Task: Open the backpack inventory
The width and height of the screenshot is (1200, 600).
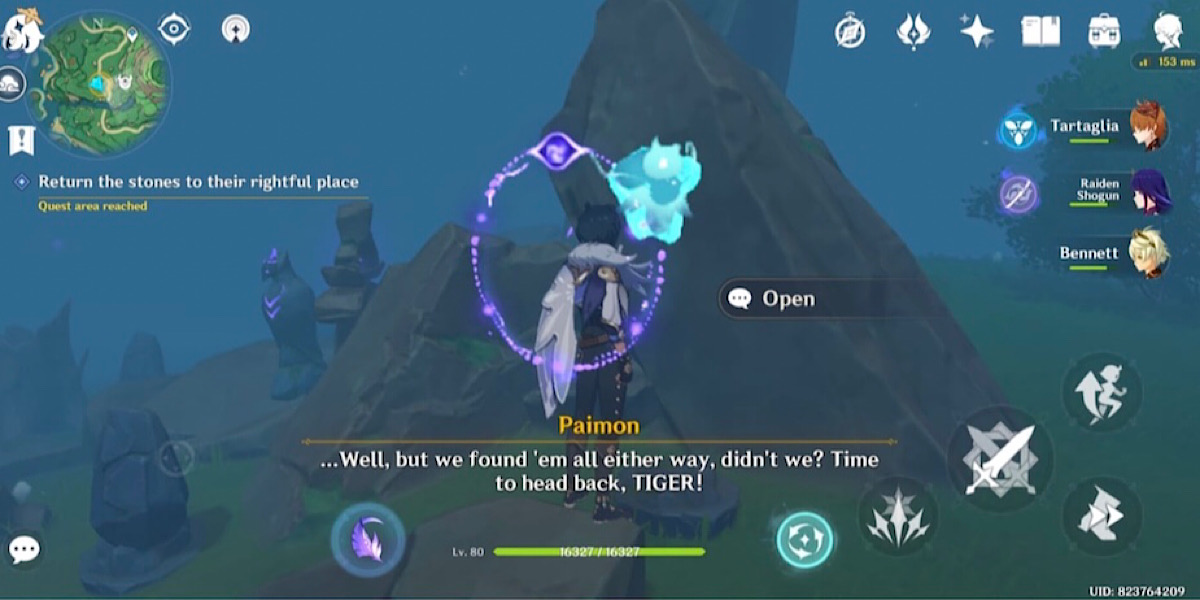Action: (1104, 31)
